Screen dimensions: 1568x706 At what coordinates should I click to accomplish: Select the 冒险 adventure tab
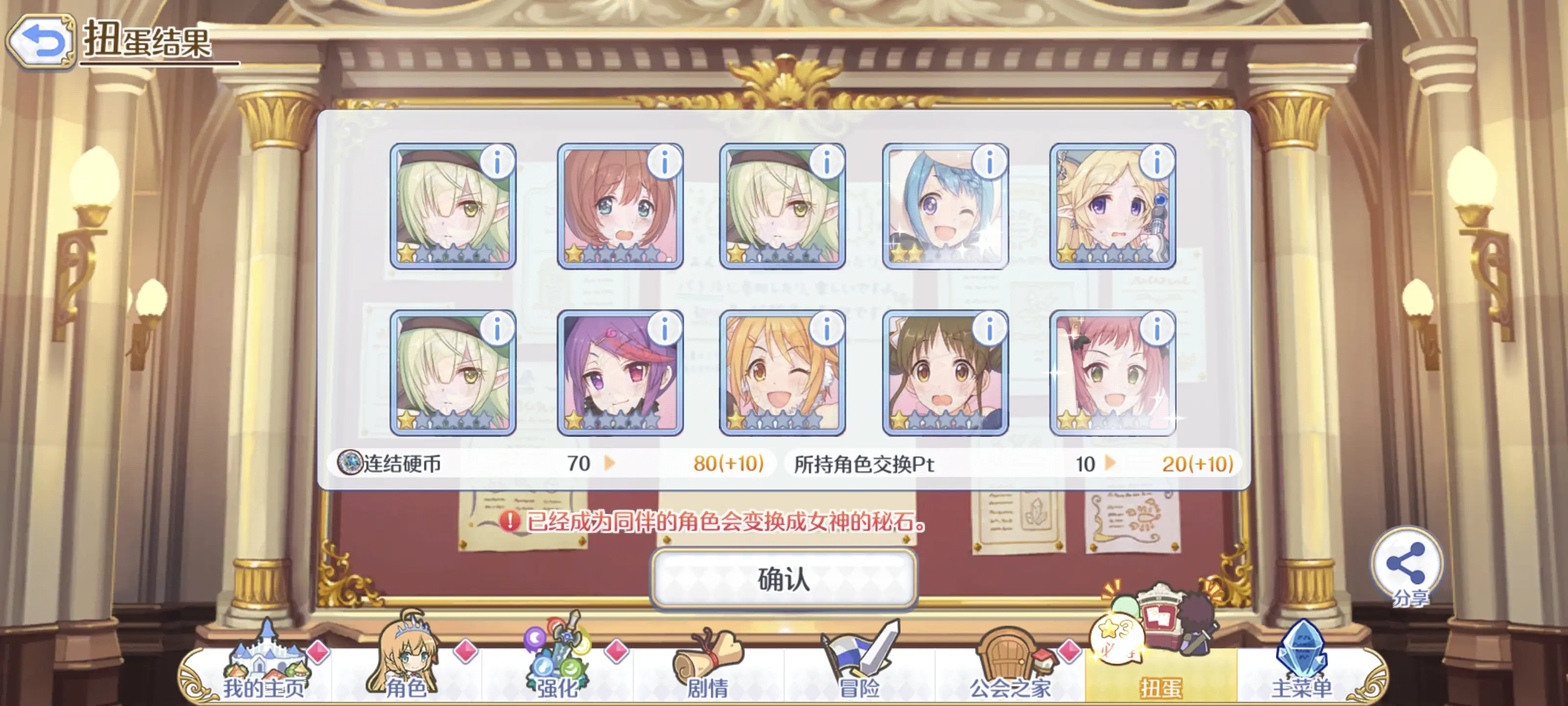point(859,669)
